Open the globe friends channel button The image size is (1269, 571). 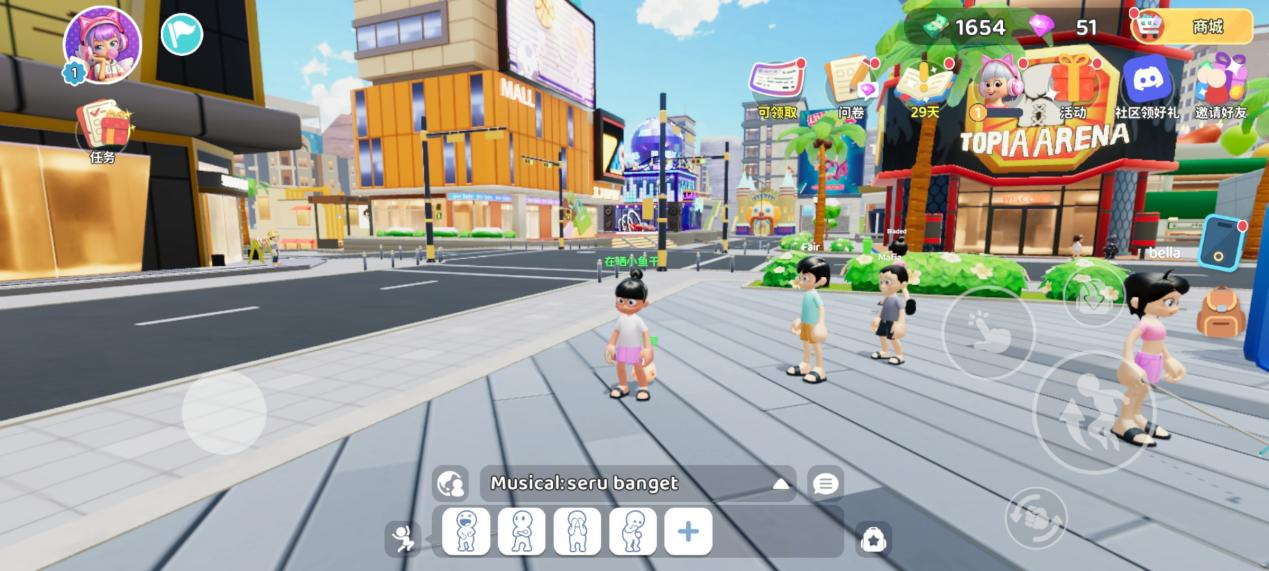click(451, 484)
